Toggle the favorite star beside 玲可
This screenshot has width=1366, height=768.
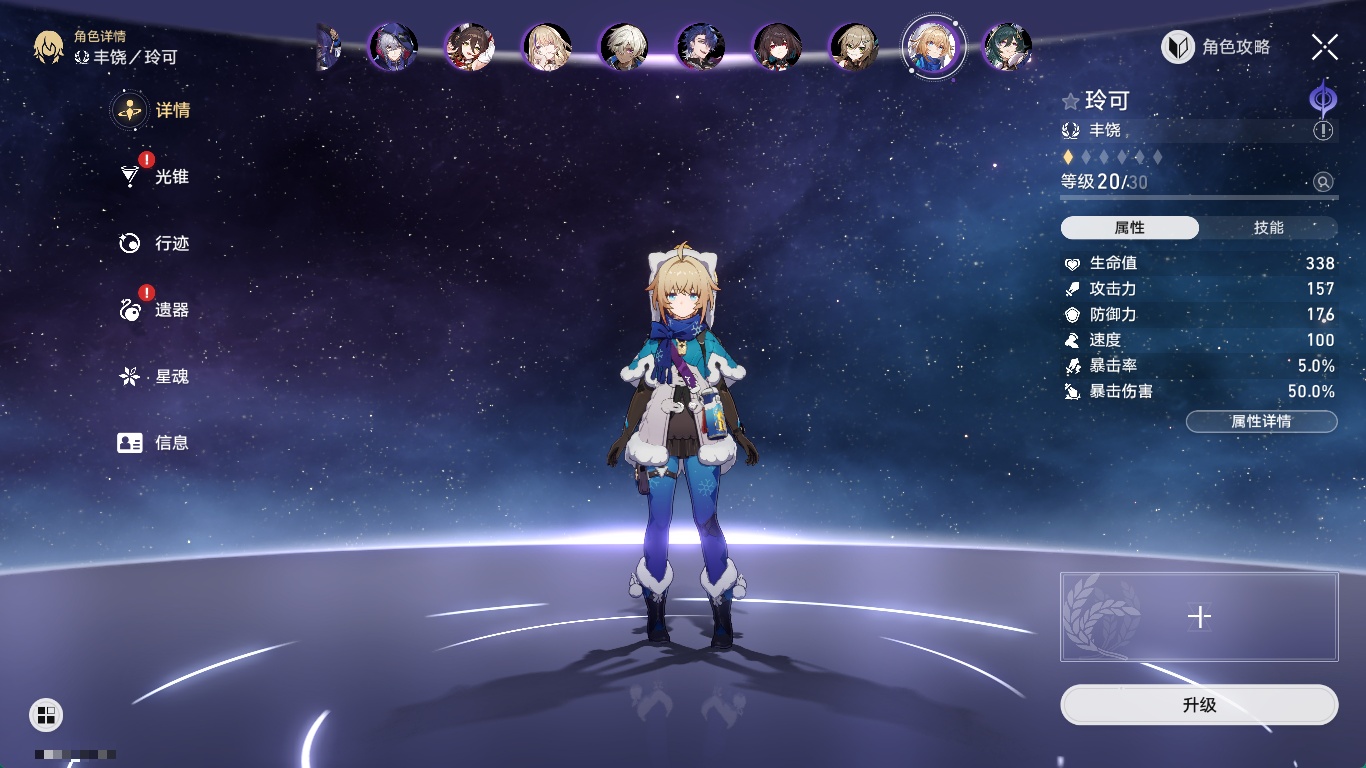point(1070,101)
